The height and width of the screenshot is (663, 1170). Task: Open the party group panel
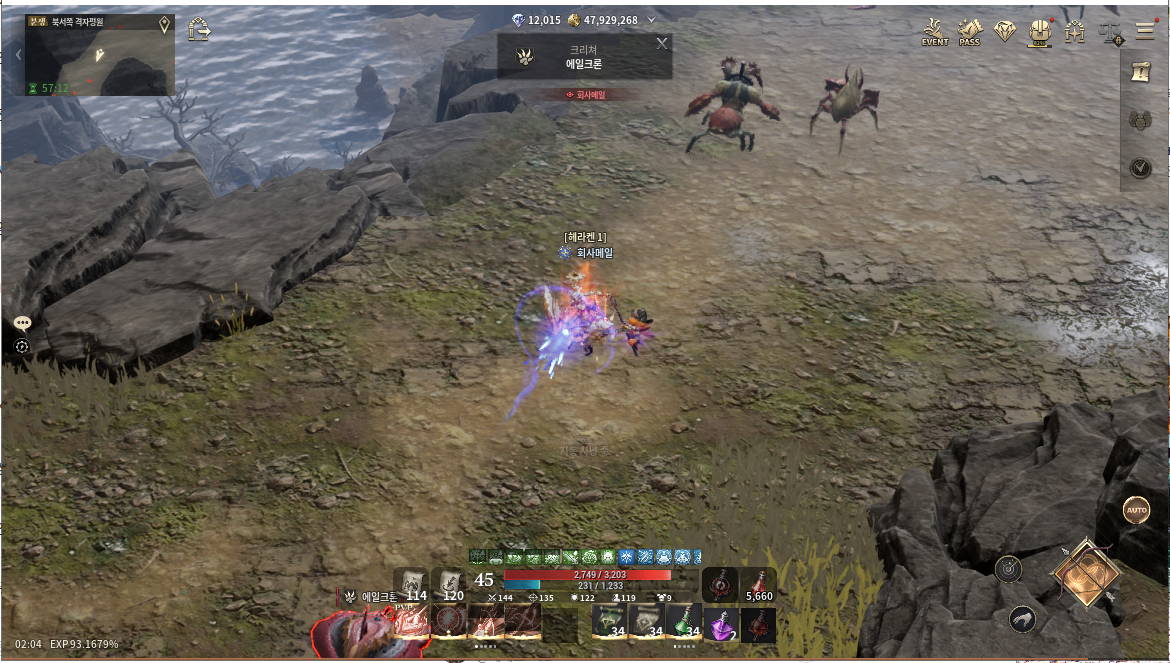(x=1140, y=120)
